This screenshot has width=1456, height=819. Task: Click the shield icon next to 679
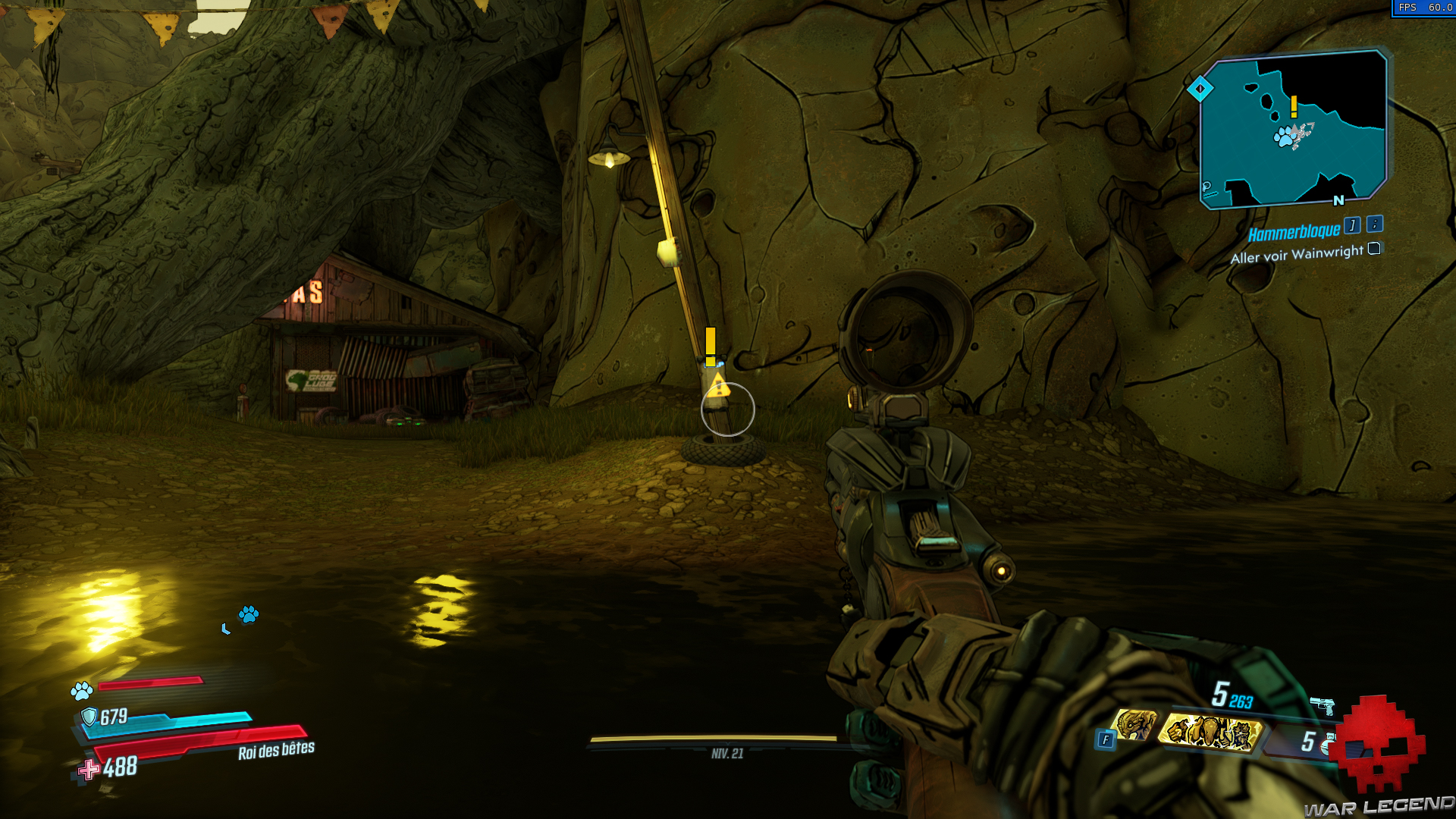pyautogui.click(x=89, y=717)
